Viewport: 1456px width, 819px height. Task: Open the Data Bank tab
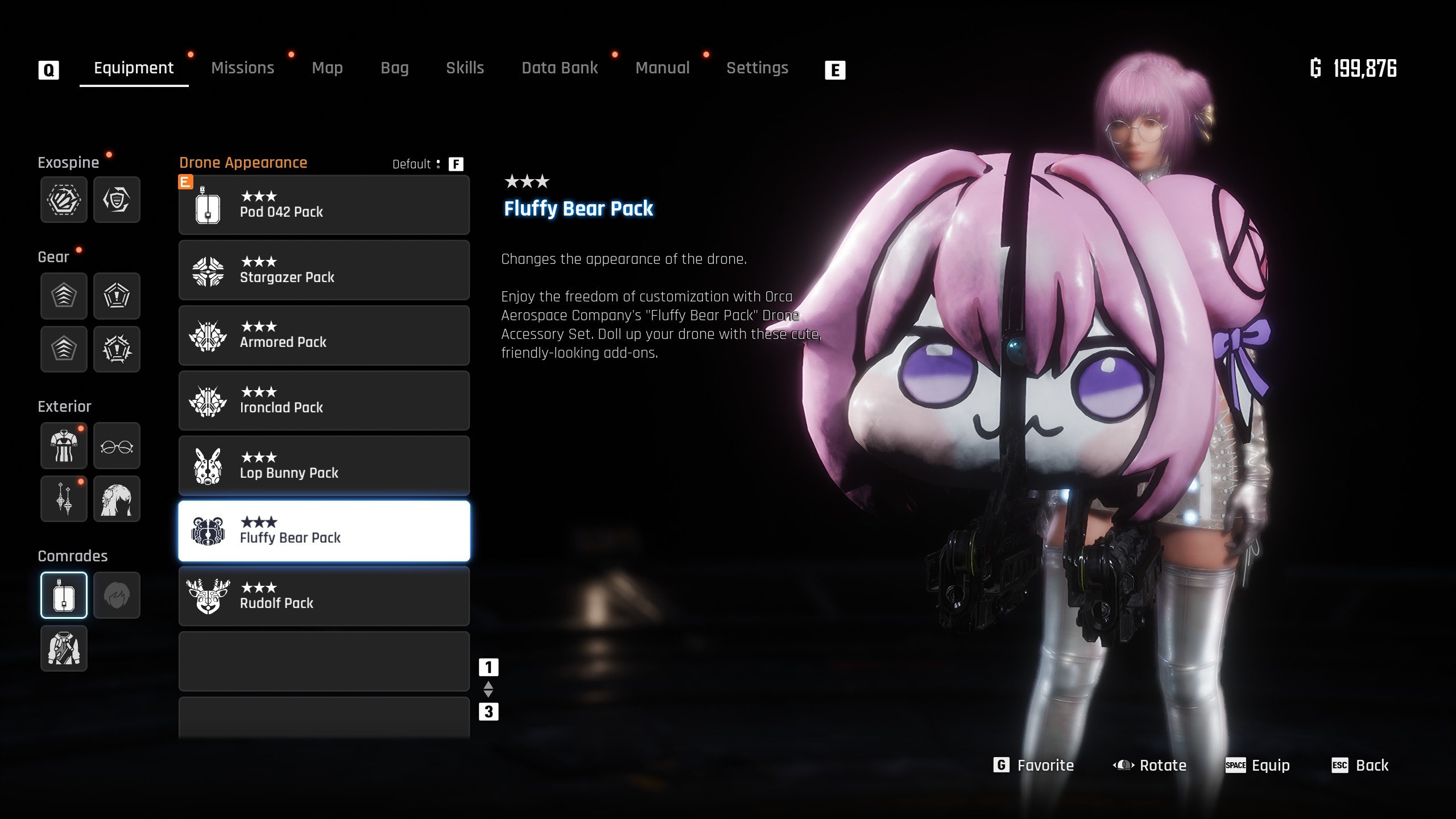click(560, 68)
